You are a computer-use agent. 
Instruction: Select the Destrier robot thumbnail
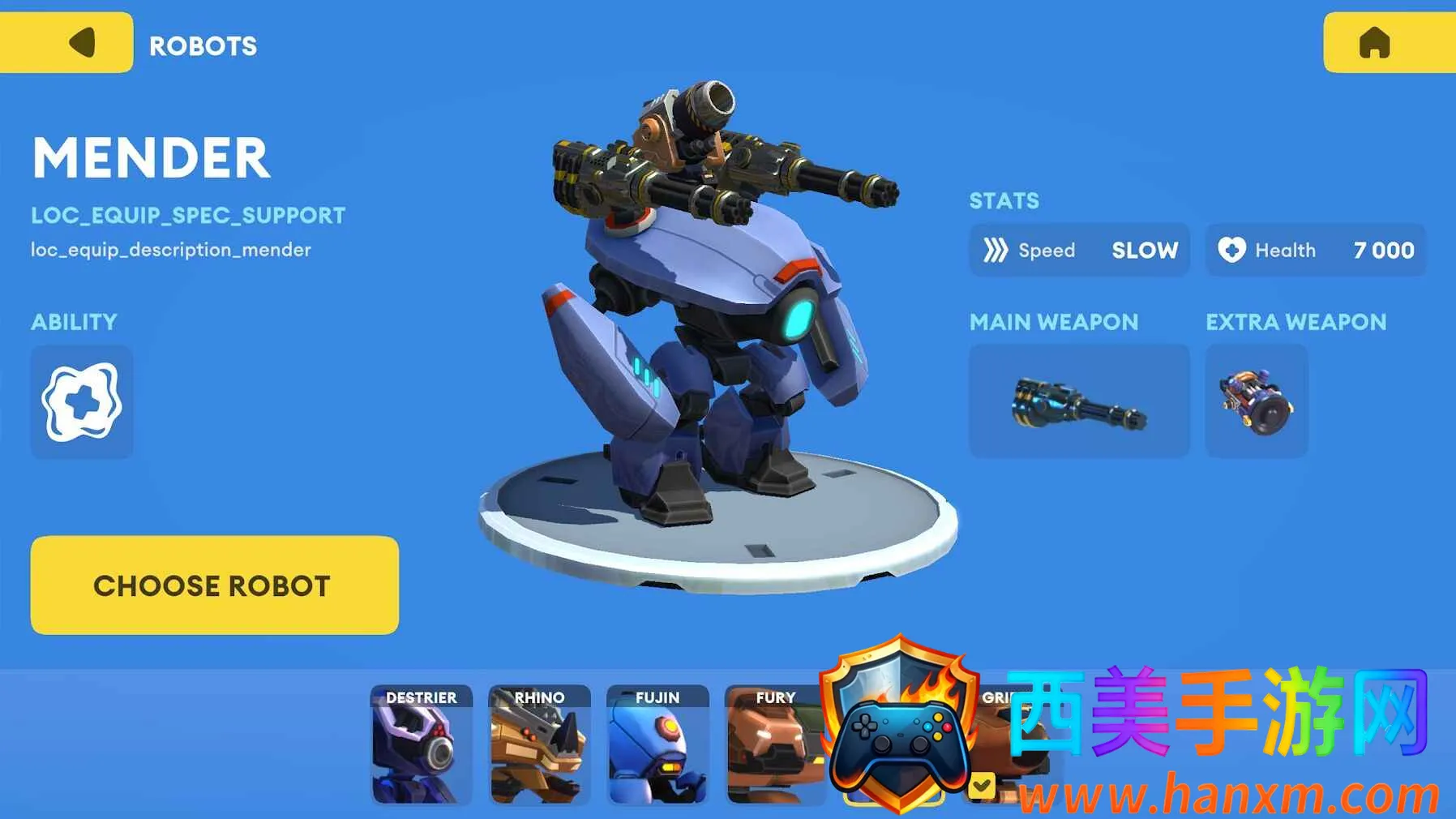422,745
